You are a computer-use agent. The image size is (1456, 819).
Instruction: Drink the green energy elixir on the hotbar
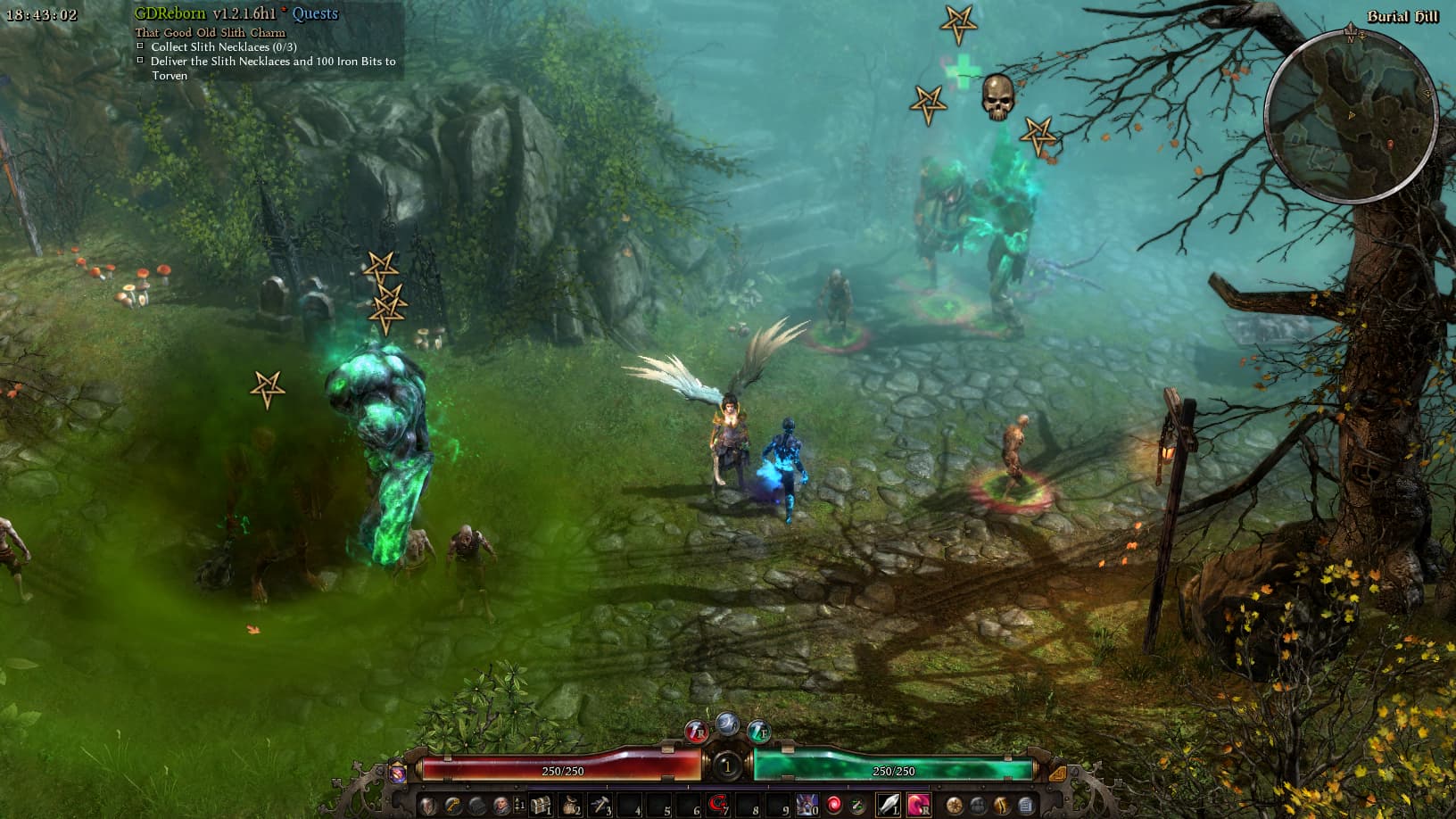[856, 805]
